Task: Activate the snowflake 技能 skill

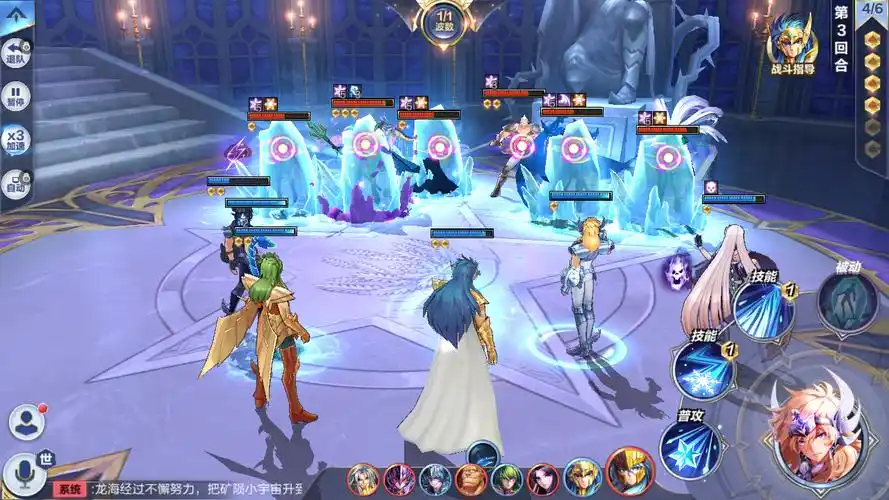Action: point(702,368)
